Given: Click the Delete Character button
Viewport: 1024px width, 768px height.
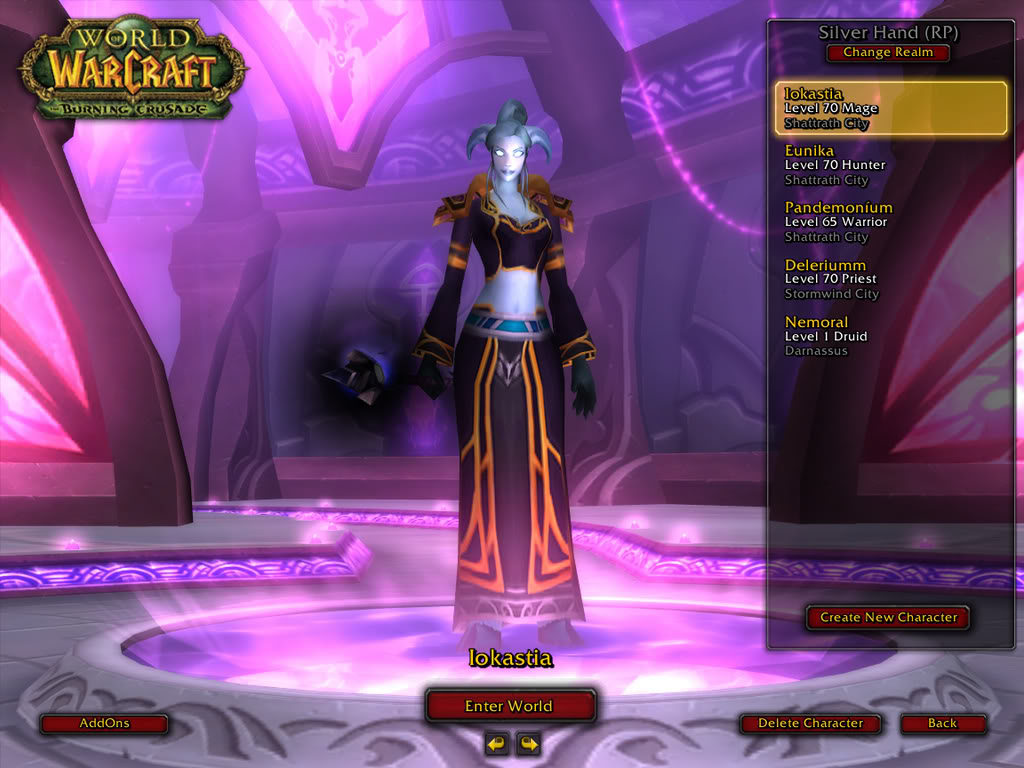Looking at the screenshot, I should point(810,723).
